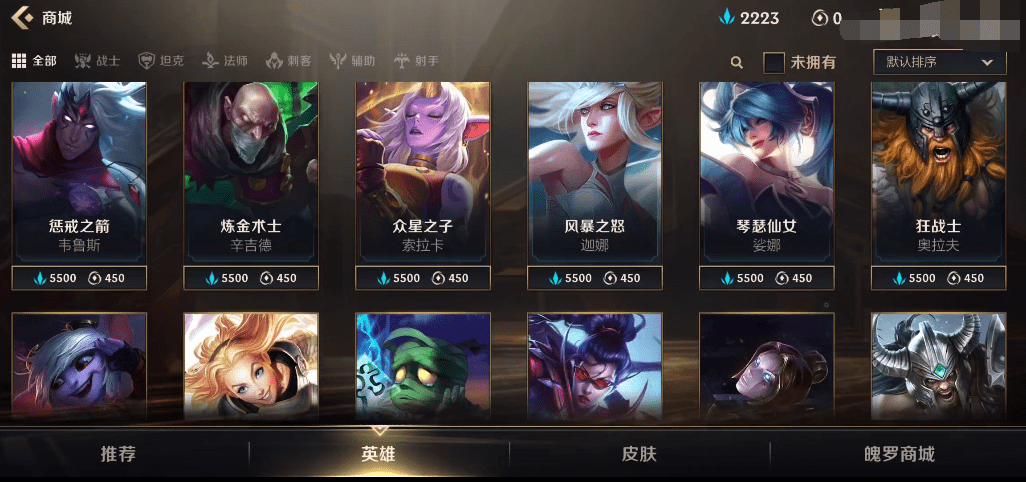1026x482 pixels.
Task: Filter champions by 战士
Action: tap(97, 61)
